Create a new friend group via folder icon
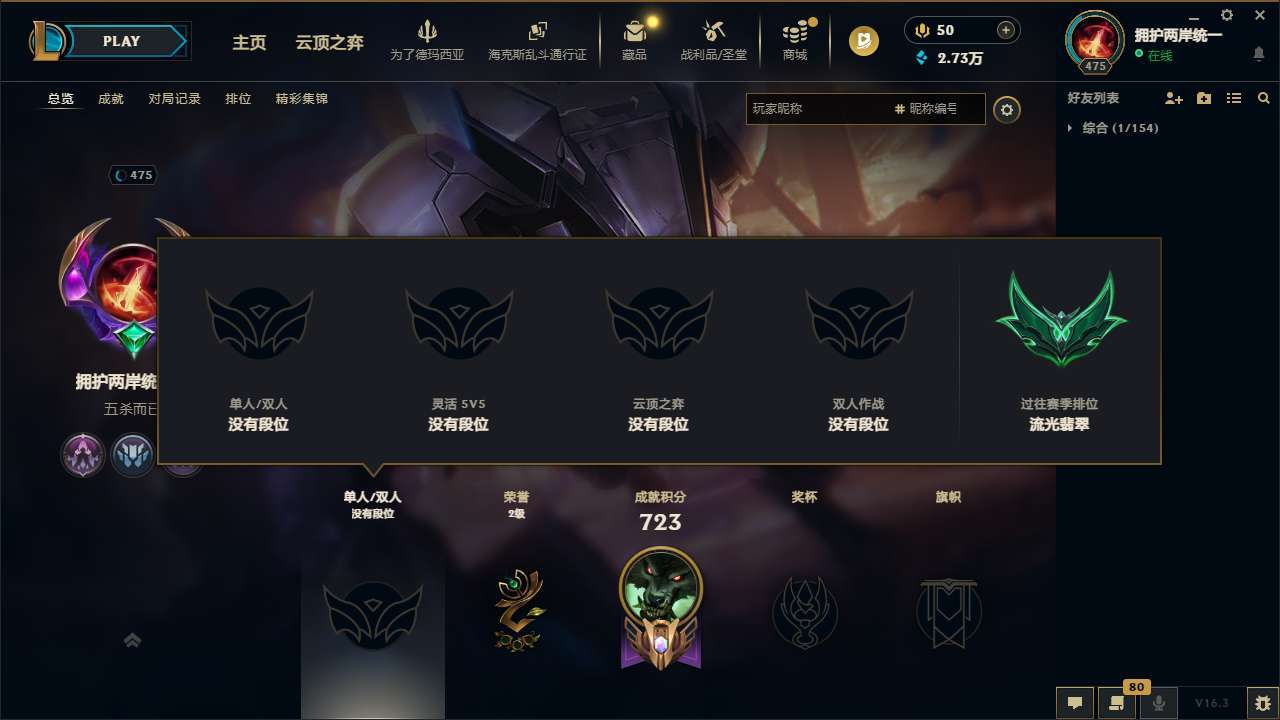The width and height of the screenshot is (1280, 720). click(1204, 98)
